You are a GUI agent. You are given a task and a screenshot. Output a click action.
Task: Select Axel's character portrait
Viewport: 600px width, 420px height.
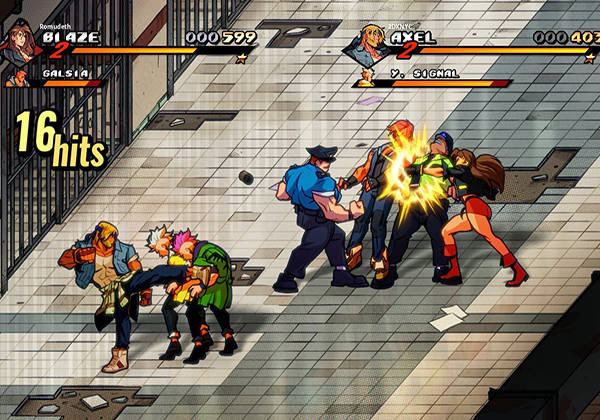[372, 42]
